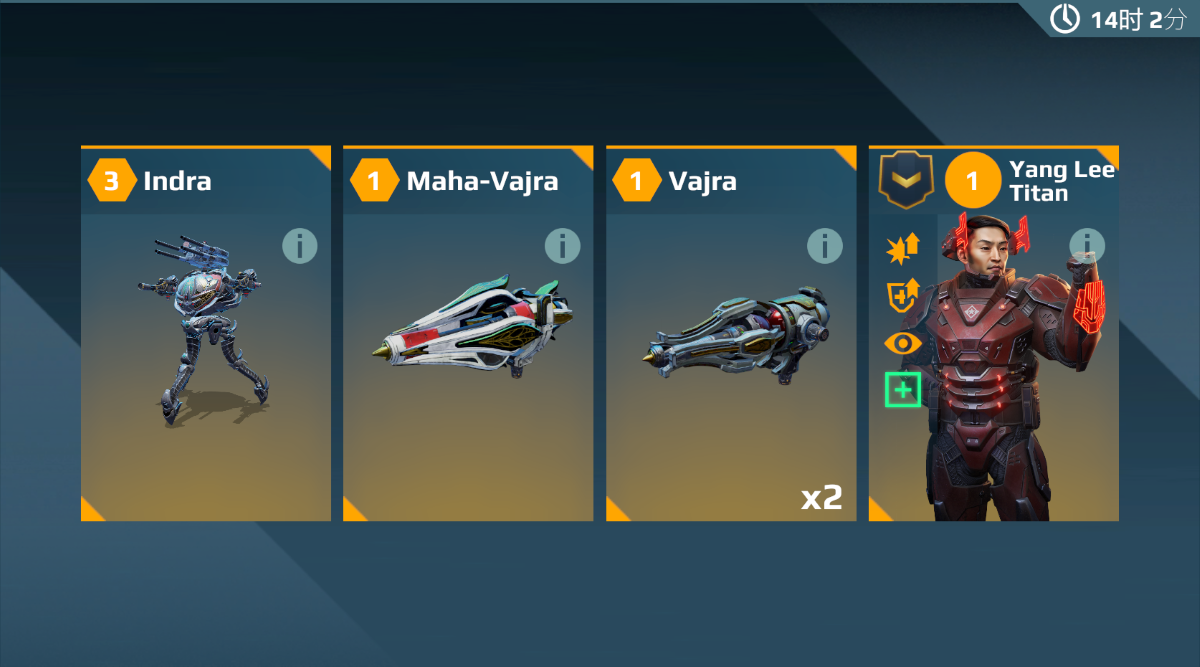The height and width of the screenshot is (667, 1200).
Task: View info for the Vajra weapon
Action: (824, 245)
